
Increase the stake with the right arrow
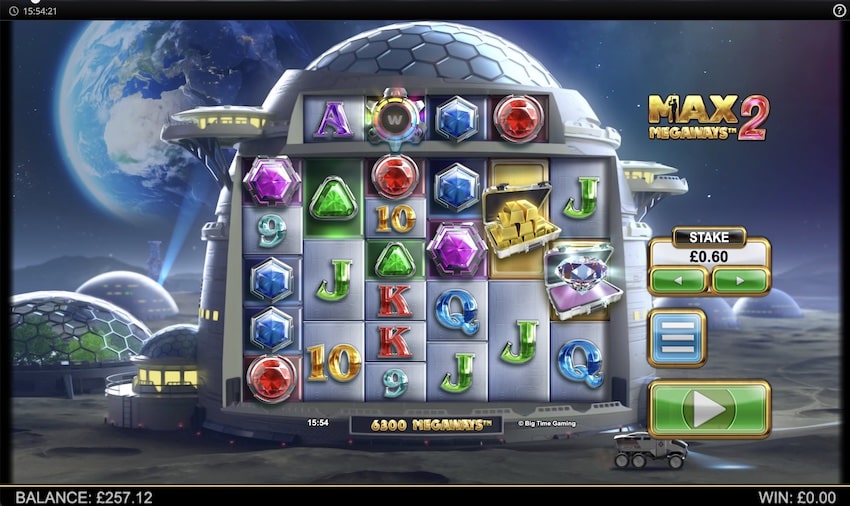click(740, 280)
